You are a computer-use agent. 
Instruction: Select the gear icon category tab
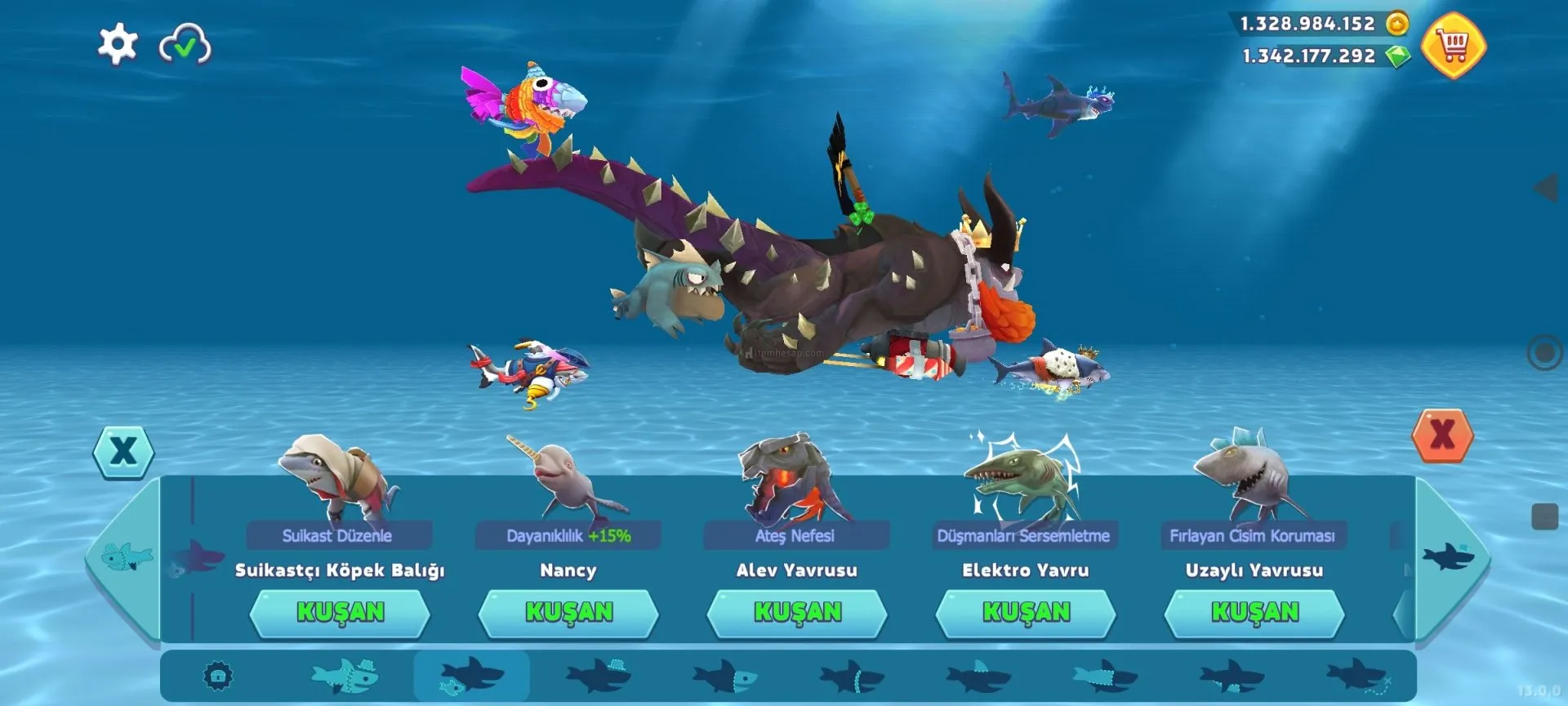(x=218, y=677)
